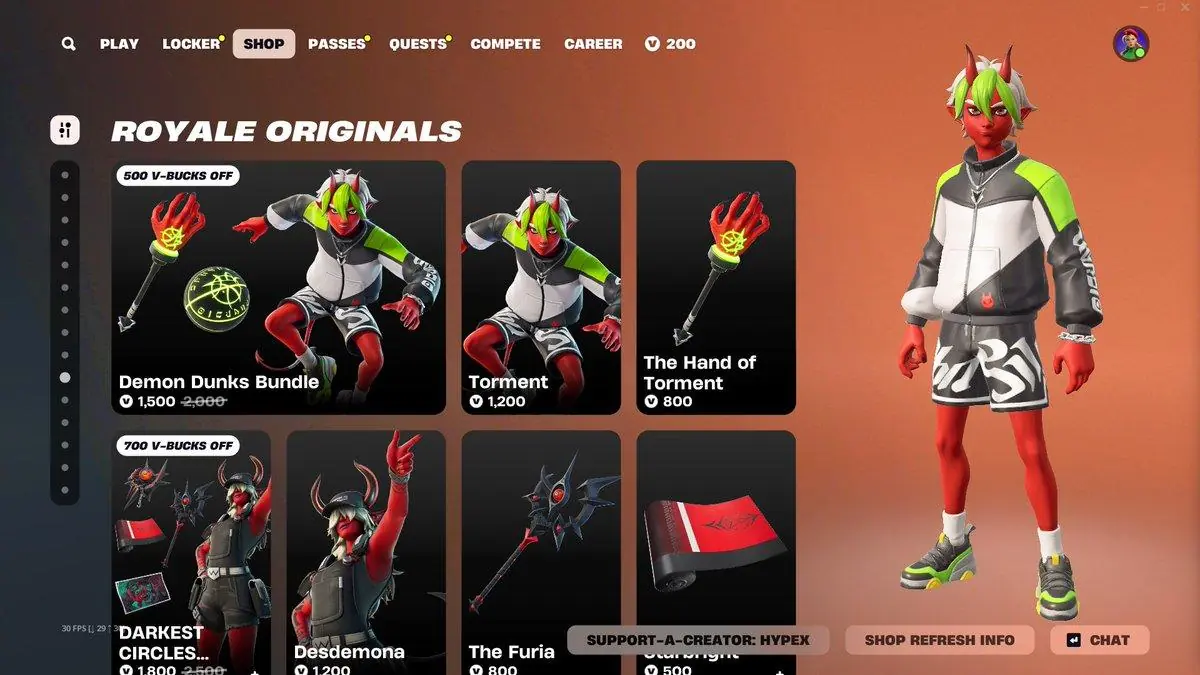This screenshot has height=675, width=1200.
Task: Go to the Passes tab
Action: coord(336,44)
